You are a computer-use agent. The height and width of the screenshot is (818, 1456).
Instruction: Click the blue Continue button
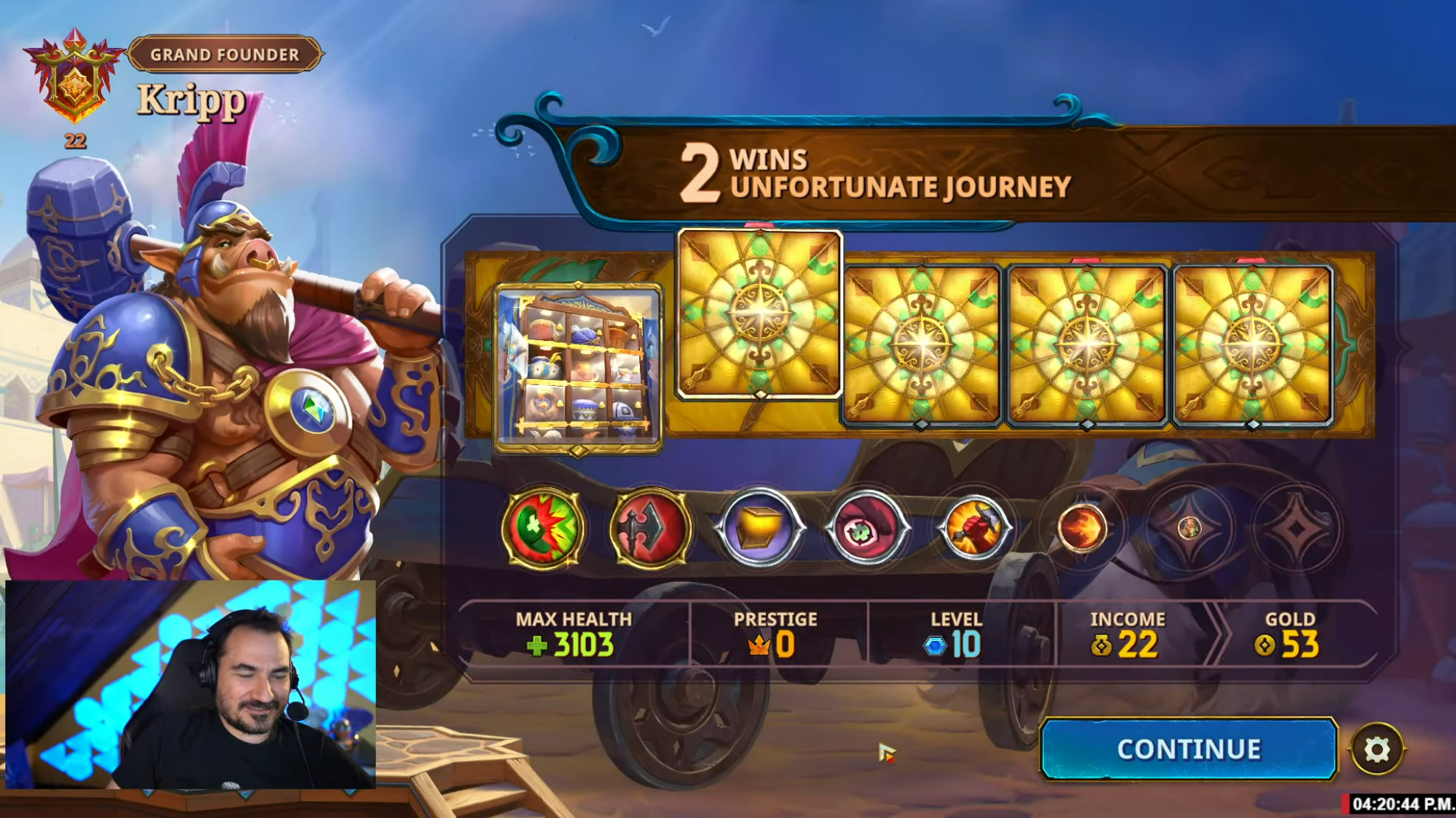point(1188,749)
